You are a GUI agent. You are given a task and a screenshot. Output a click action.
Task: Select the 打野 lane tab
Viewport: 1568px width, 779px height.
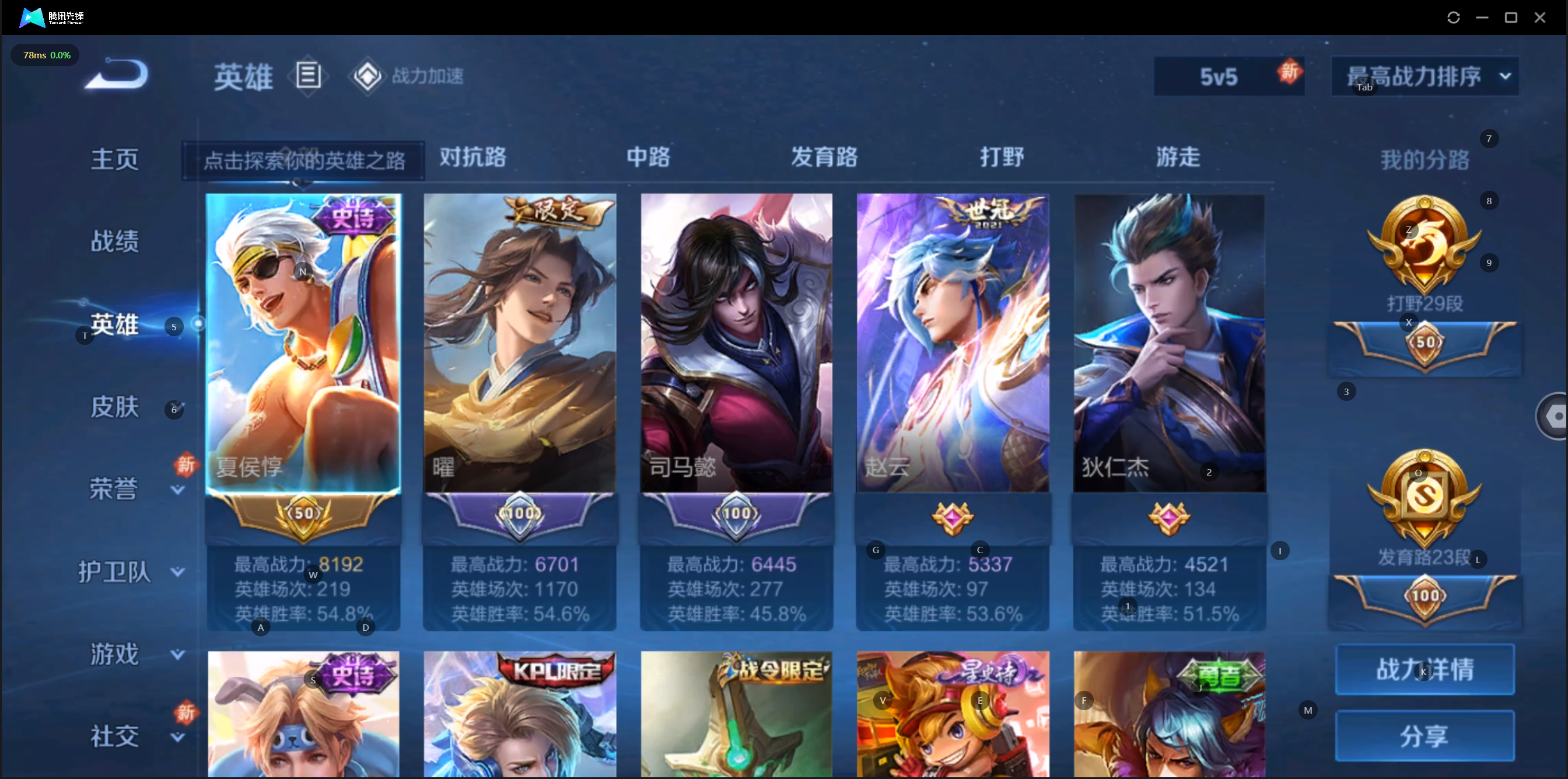click(1002, 157)
